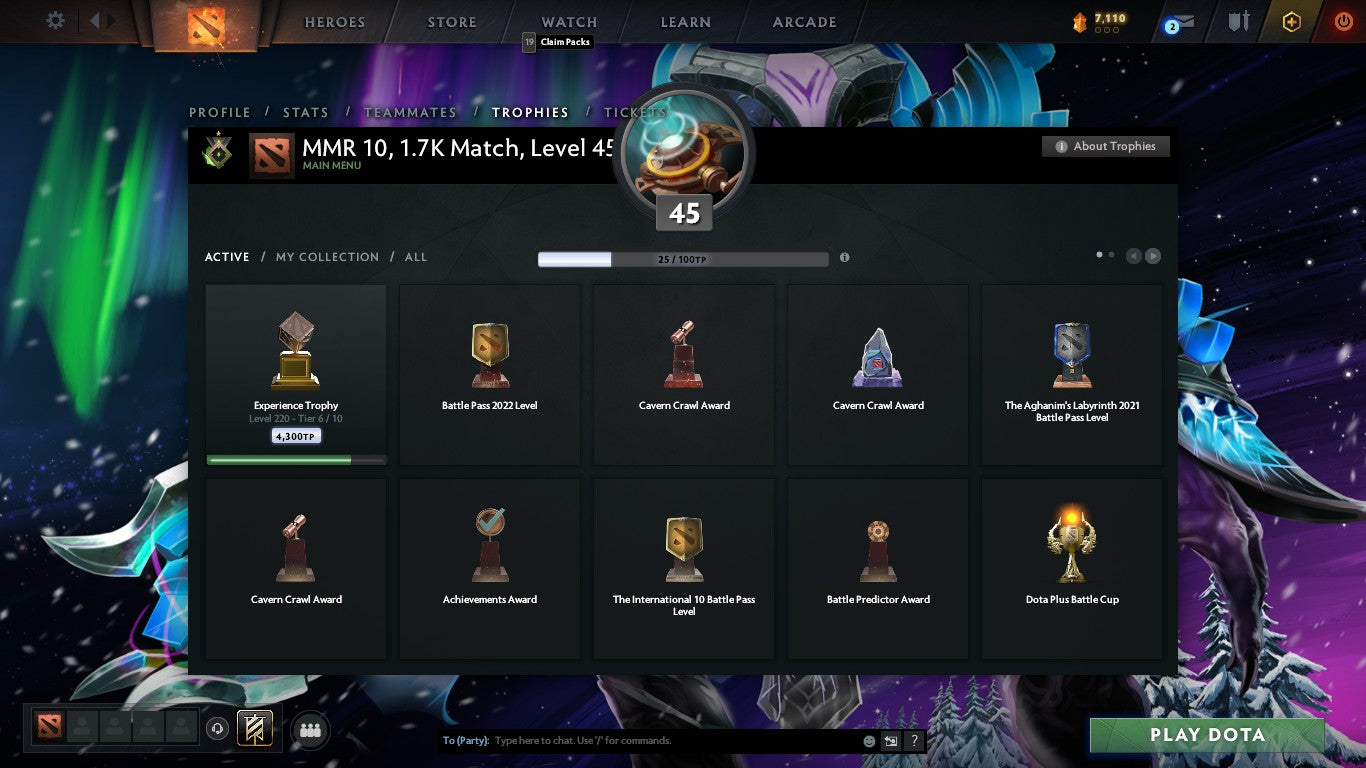
Task: Click the settings gear in top left
Action: [x=55, y=20]
